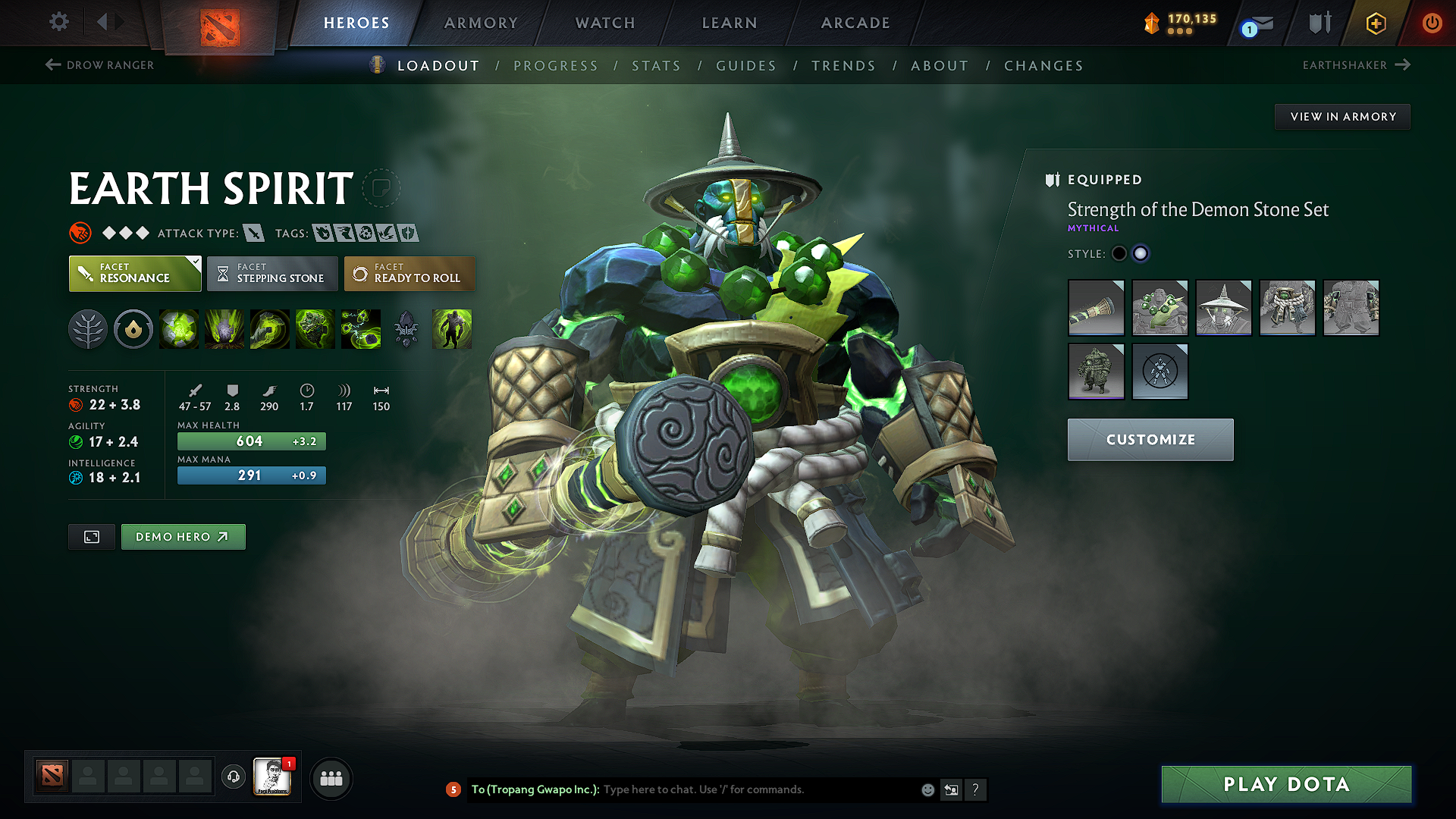This screenshot has height=819, width=1456.
Task: Expand the Resonance facet dropdown chevron
Action: pos(196,261)
